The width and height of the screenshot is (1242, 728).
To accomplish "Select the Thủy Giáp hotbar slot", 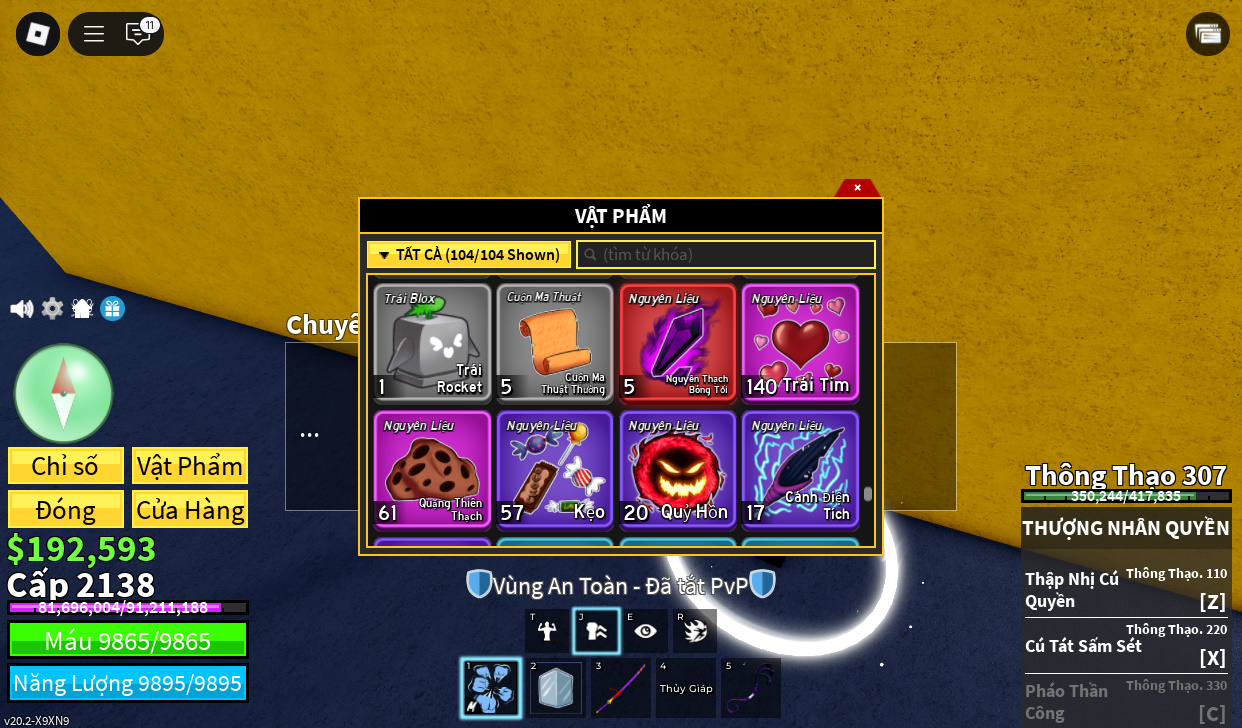I will click(685, 688).
